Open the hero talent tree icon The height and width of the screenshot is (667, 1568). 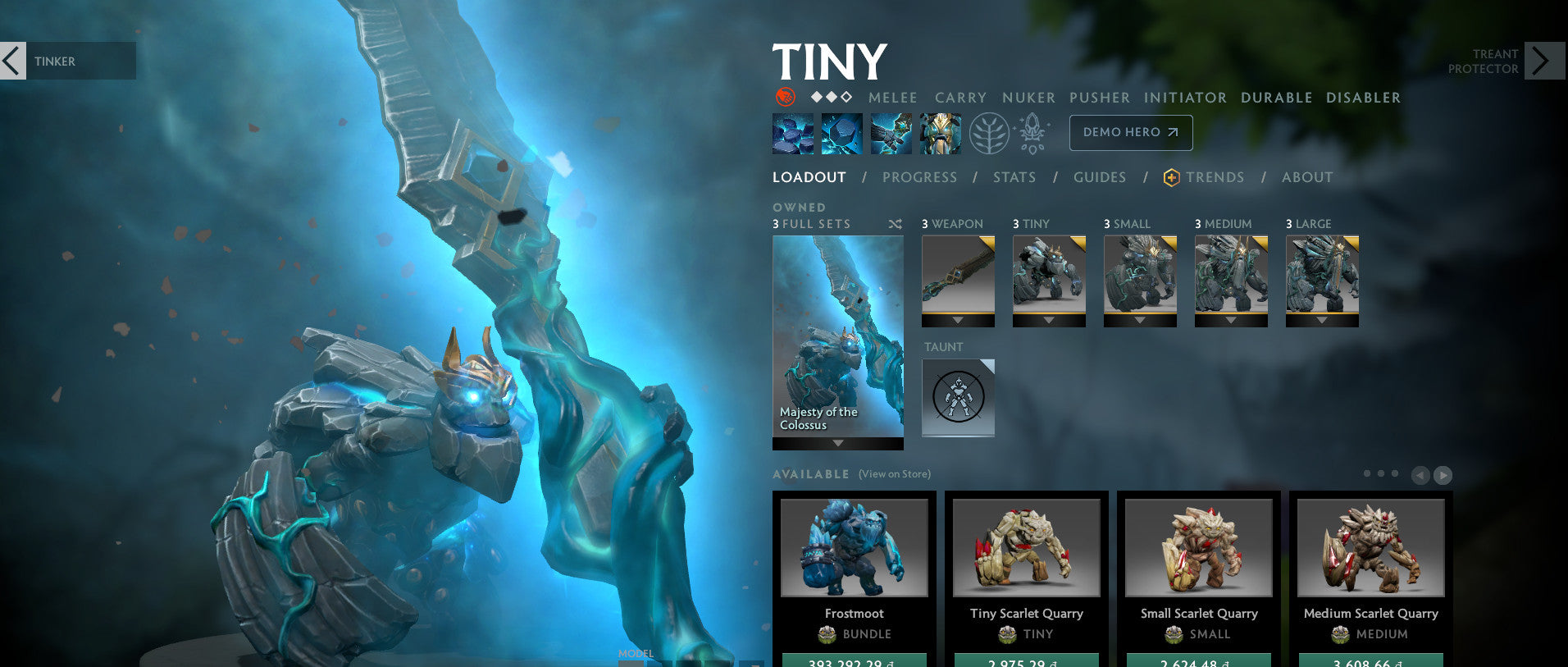point(991,133)
